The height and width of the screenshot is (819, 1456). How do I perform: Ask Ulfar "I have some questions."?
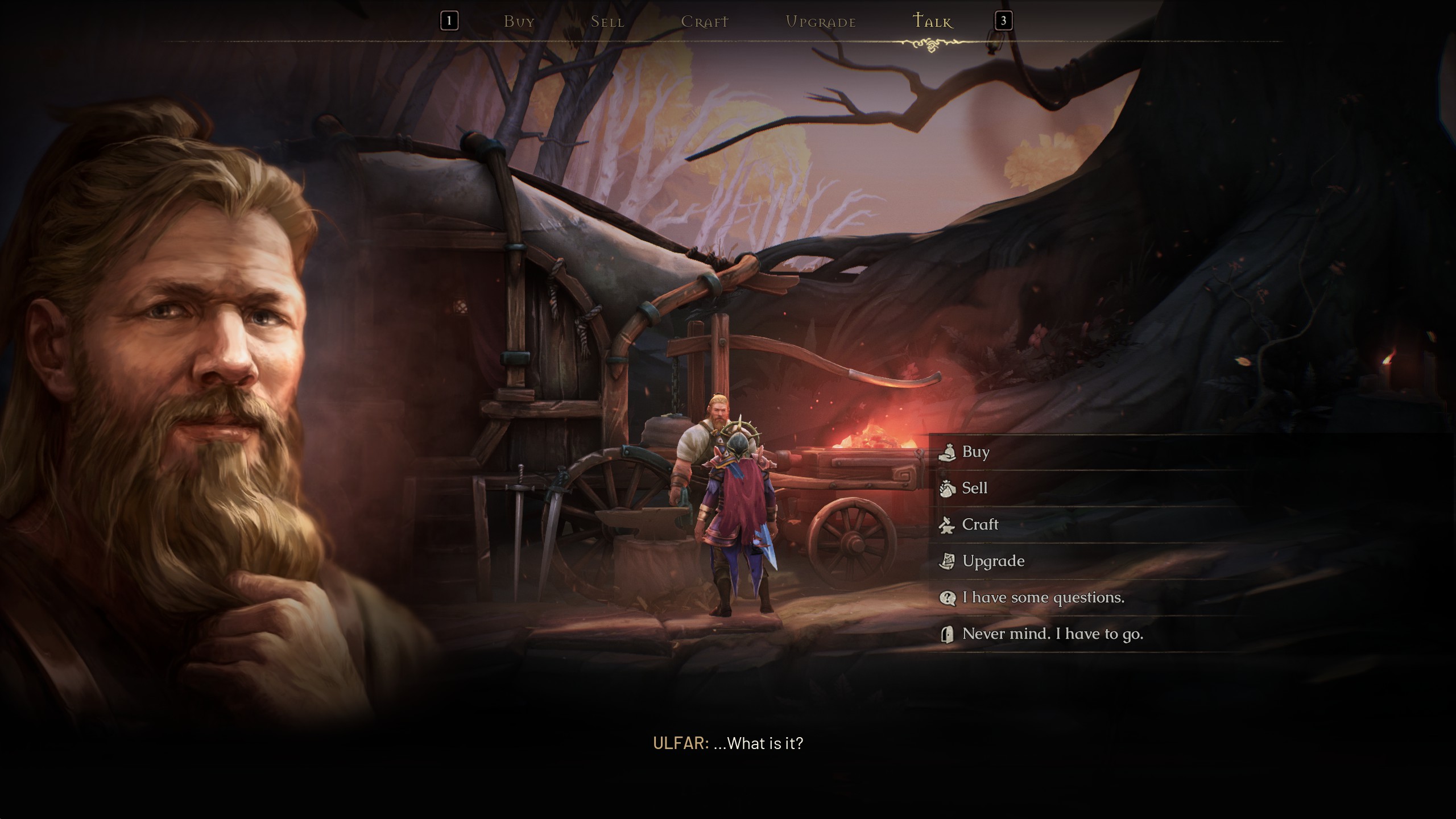pos(1043,597)
